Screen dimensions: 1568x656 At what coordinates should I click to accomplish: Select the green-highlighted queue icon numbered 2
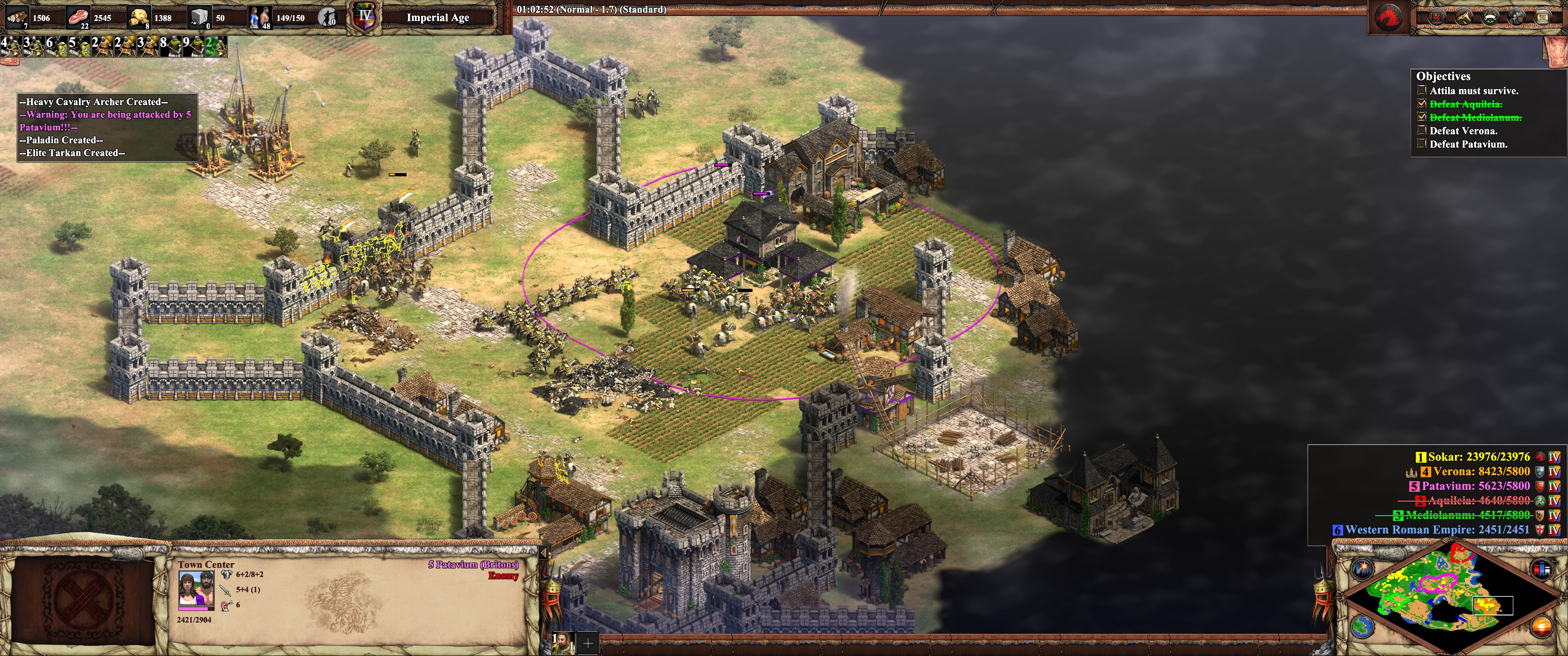216,46
